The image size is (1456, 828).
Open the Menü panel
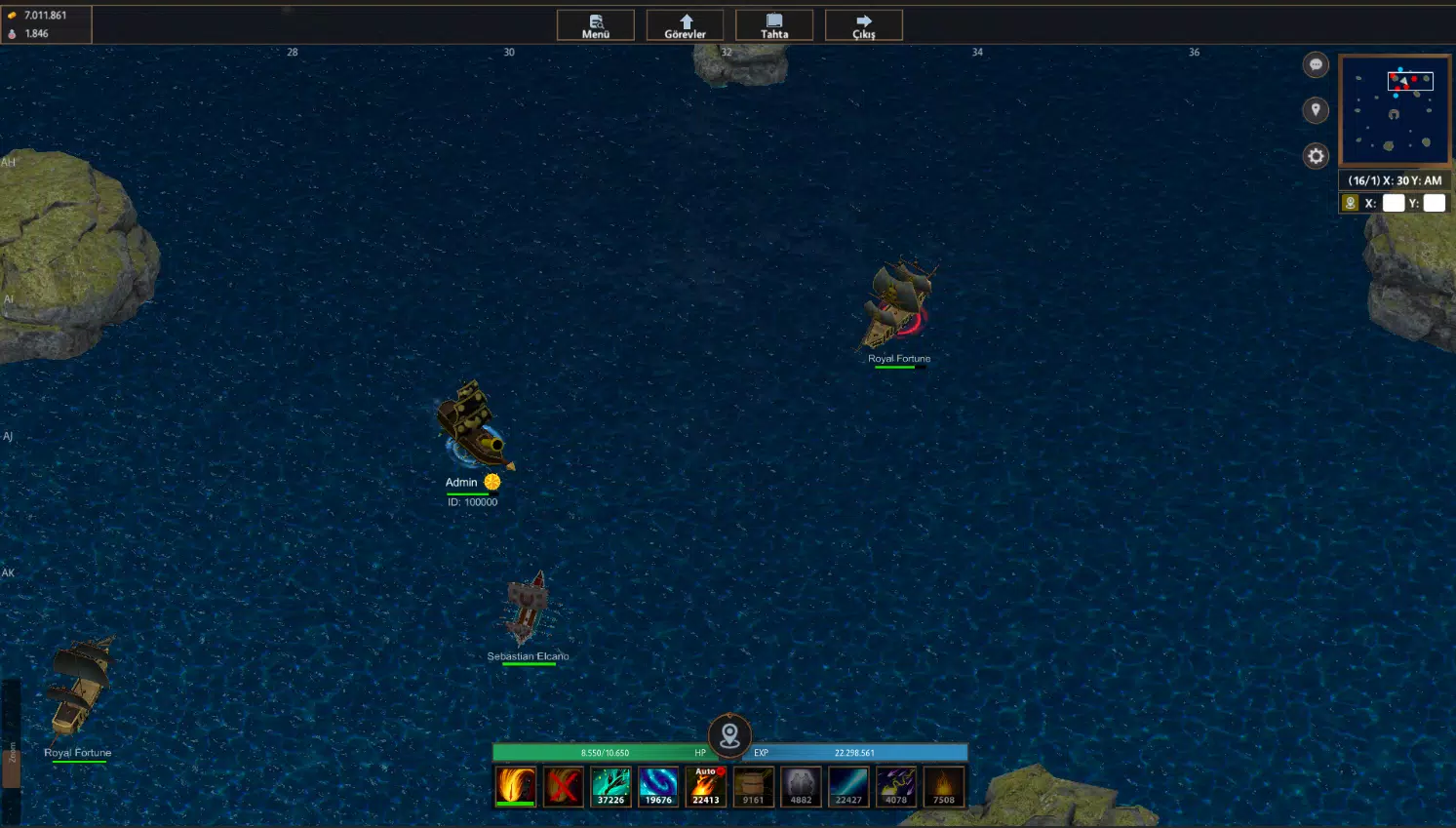[x=595, y=24]
